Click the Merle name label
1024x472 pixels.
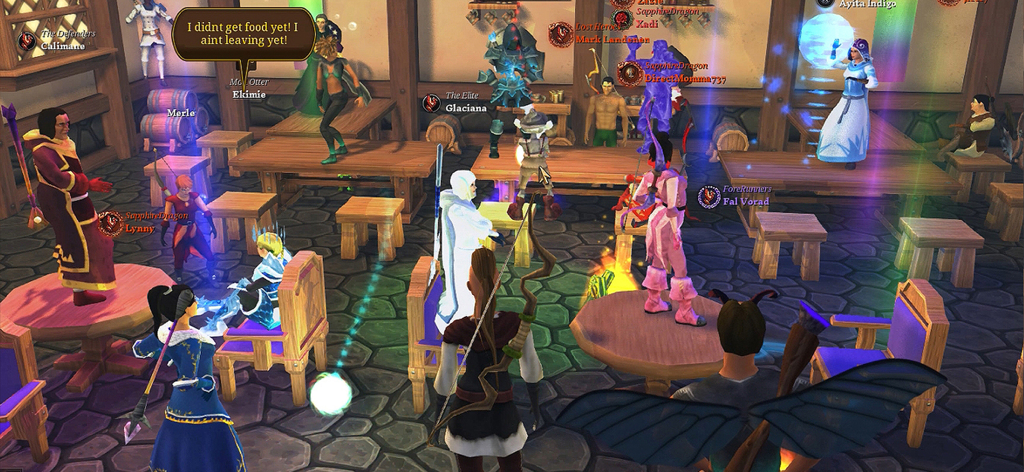[x=181, y=113]
